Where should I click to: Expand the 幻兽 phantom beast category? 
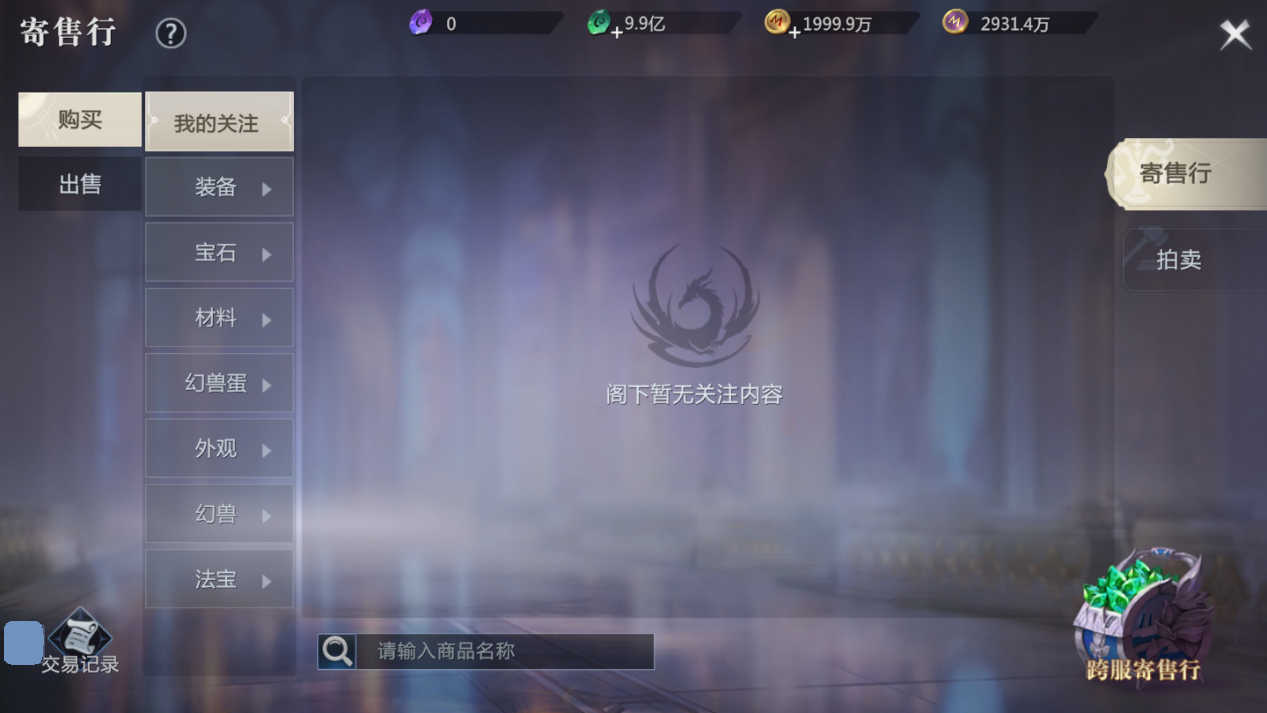point(219,514)
